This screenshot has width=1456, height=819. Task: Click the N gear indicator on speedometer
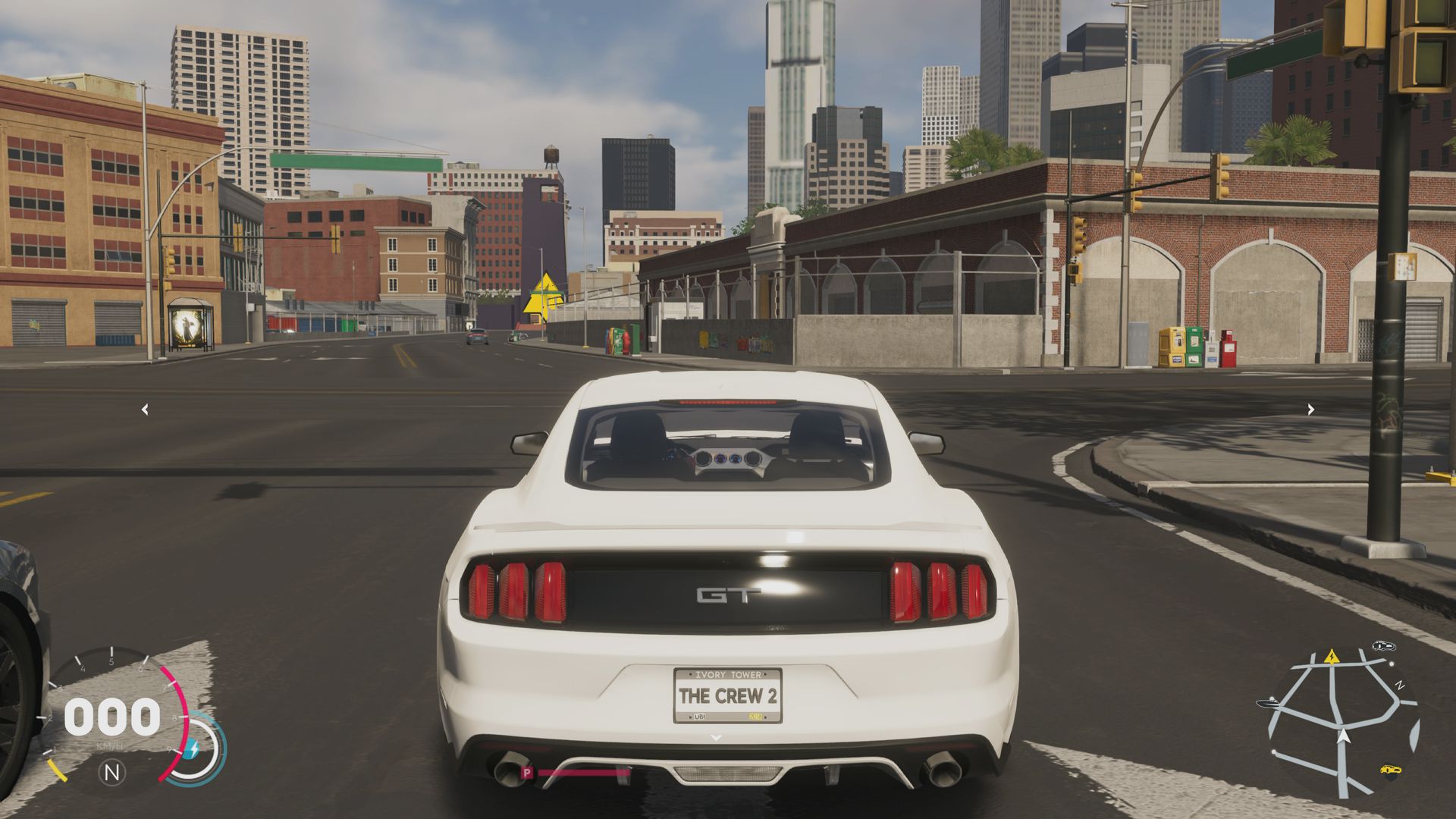[x=112, y=772]
